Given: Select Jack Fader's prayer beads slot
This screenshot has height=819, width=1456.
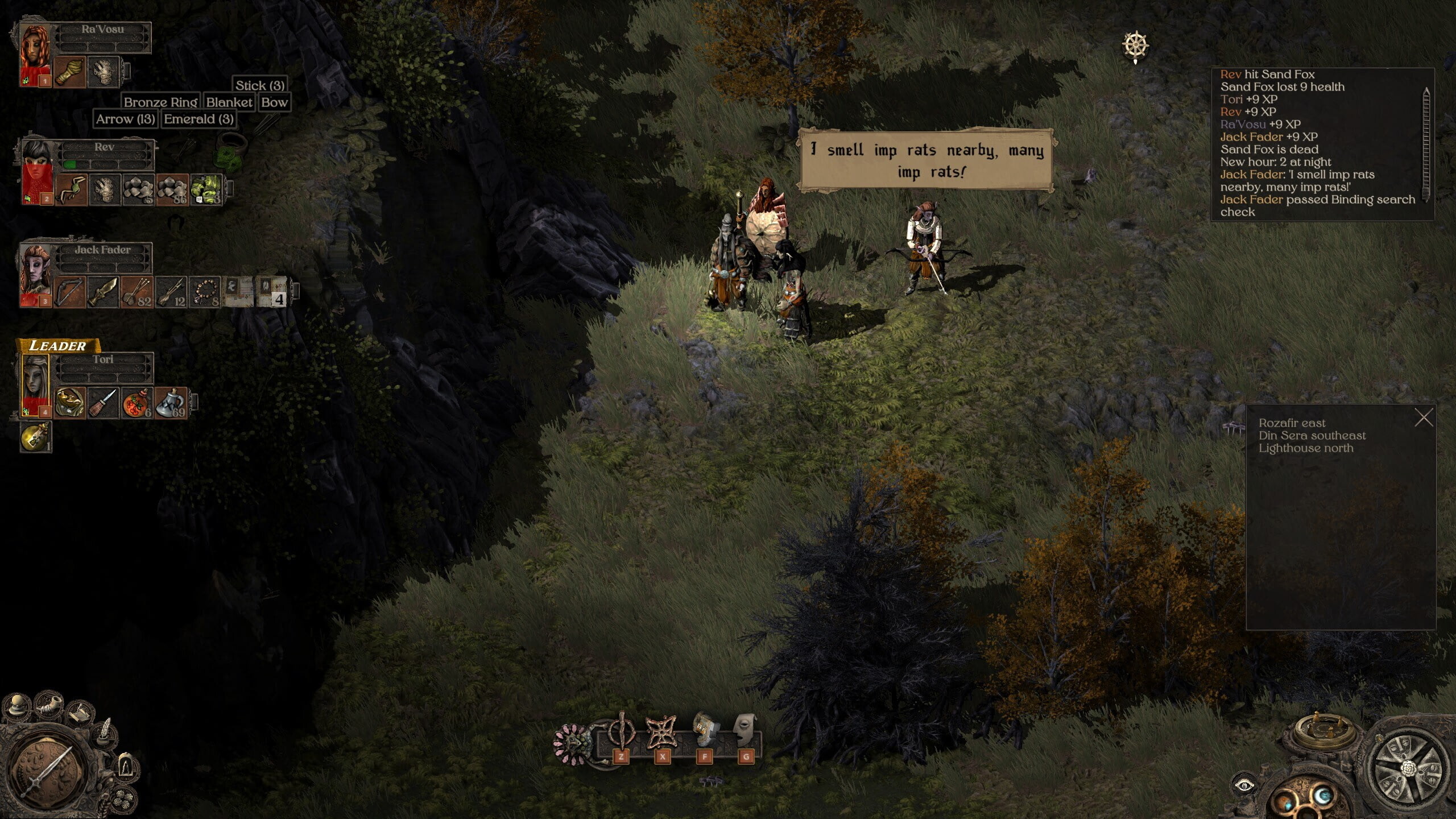Looking at the screenshot, I should point(205,292).
